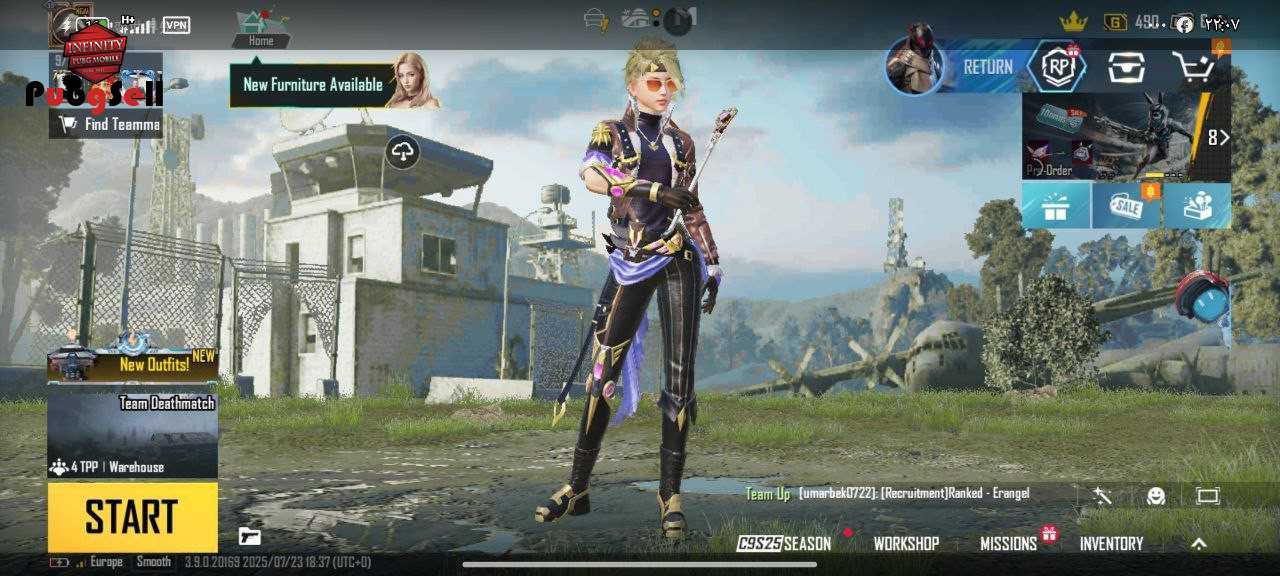Open the crate box icon
Screen dimensions: 1280x576
tap(1125, 67)
